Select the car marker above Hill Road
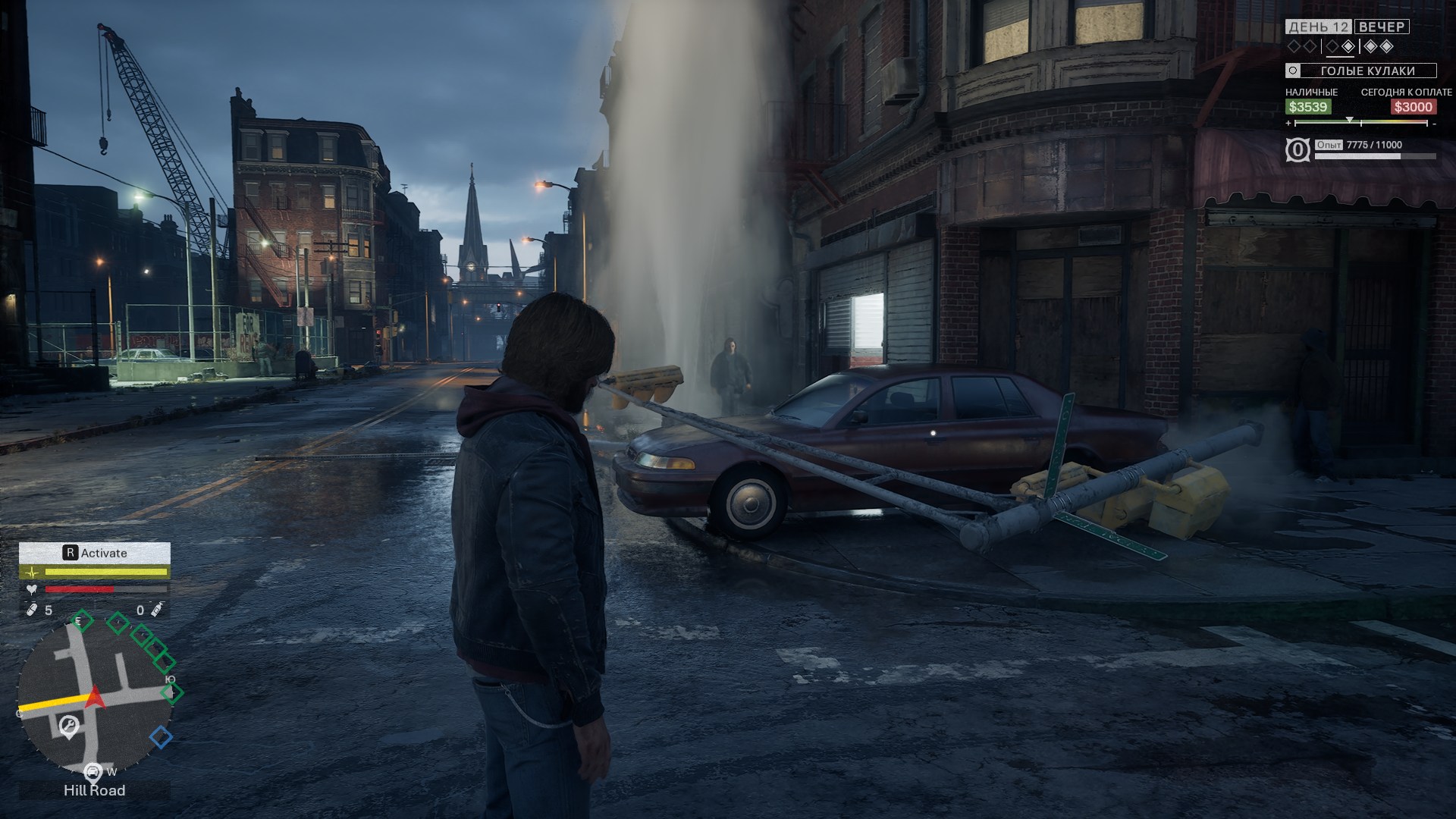Viewport: 1456px width, 819px height. pyautogui.click(x=93, y=773)
